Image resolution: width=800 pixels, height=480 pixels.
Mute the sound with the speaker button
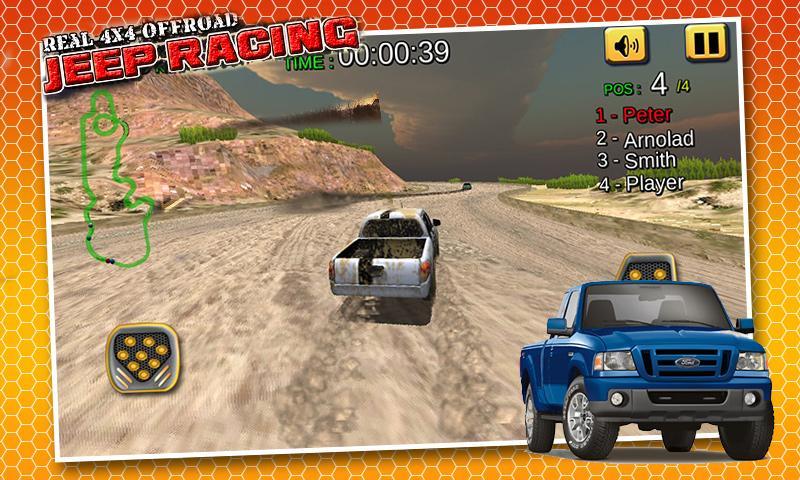626,45
